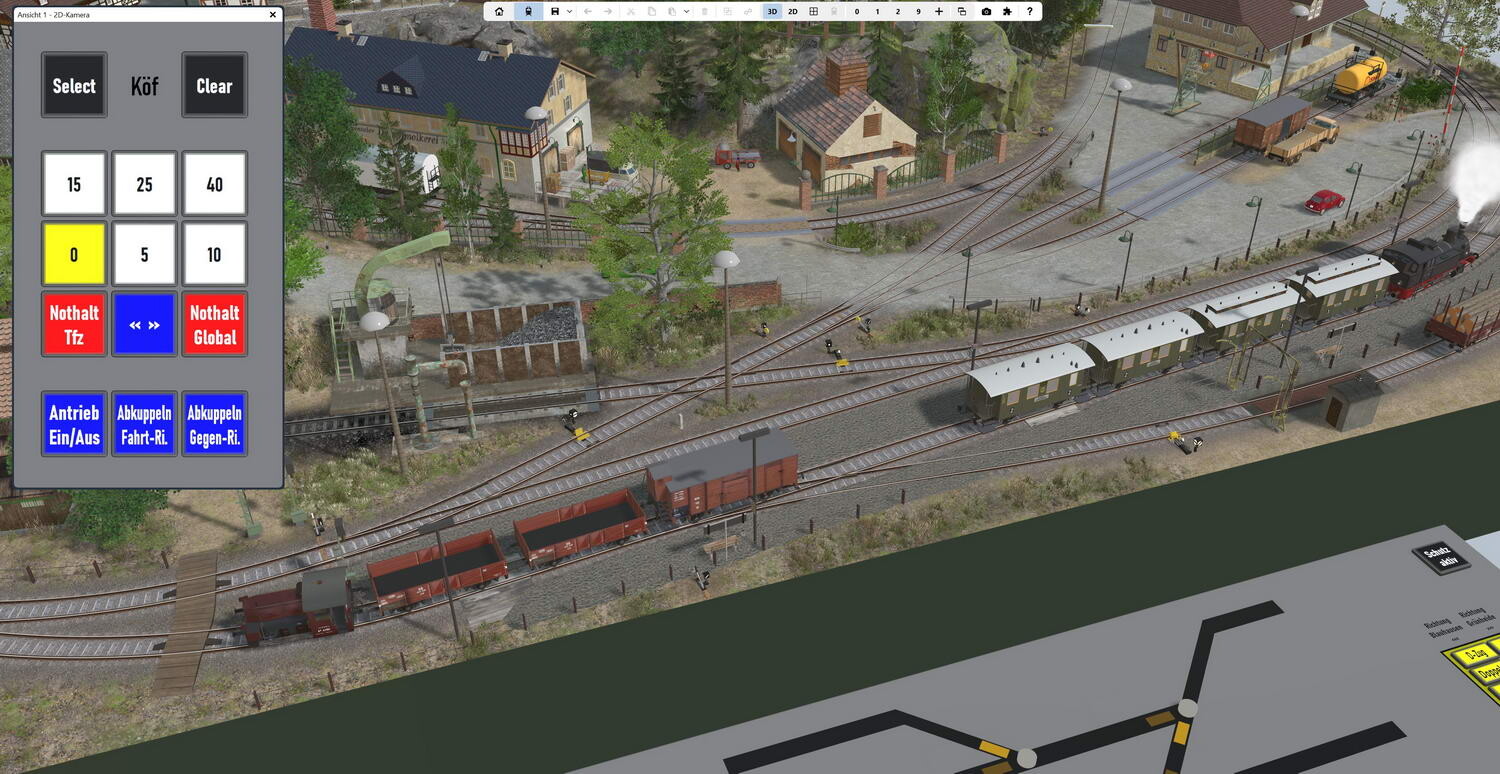Toggle Antrieb Ein/Aus drive switch
1500x774 pixels.
pyautogui.click(x=74, y=424)
